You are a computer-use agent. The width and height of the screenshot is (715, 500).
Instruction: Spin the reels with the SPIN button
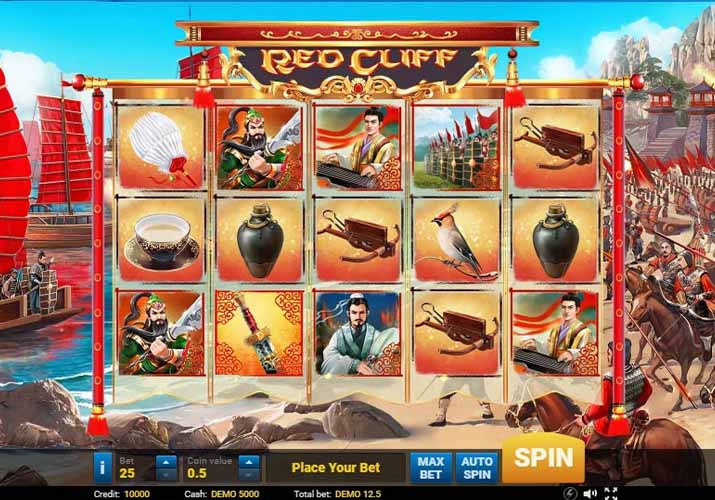coord(543,459)
